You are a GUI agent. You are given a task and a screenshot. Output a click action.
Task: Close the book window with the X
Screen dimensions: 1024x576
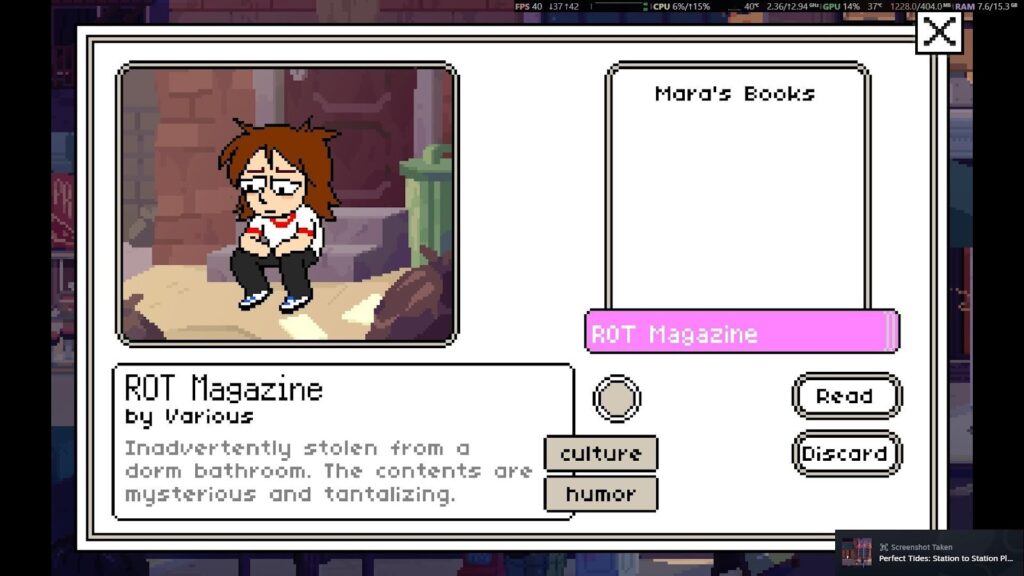click(938, 32)
